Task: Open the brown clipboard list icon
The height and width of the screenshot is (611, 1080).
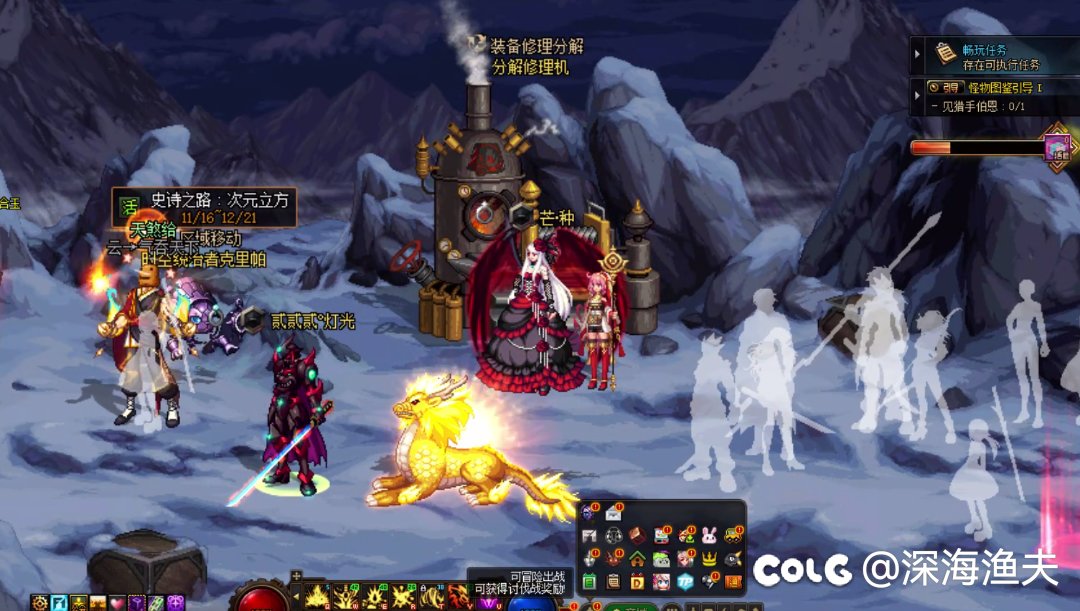Action: pyautogui.click(x=613, y=581)
